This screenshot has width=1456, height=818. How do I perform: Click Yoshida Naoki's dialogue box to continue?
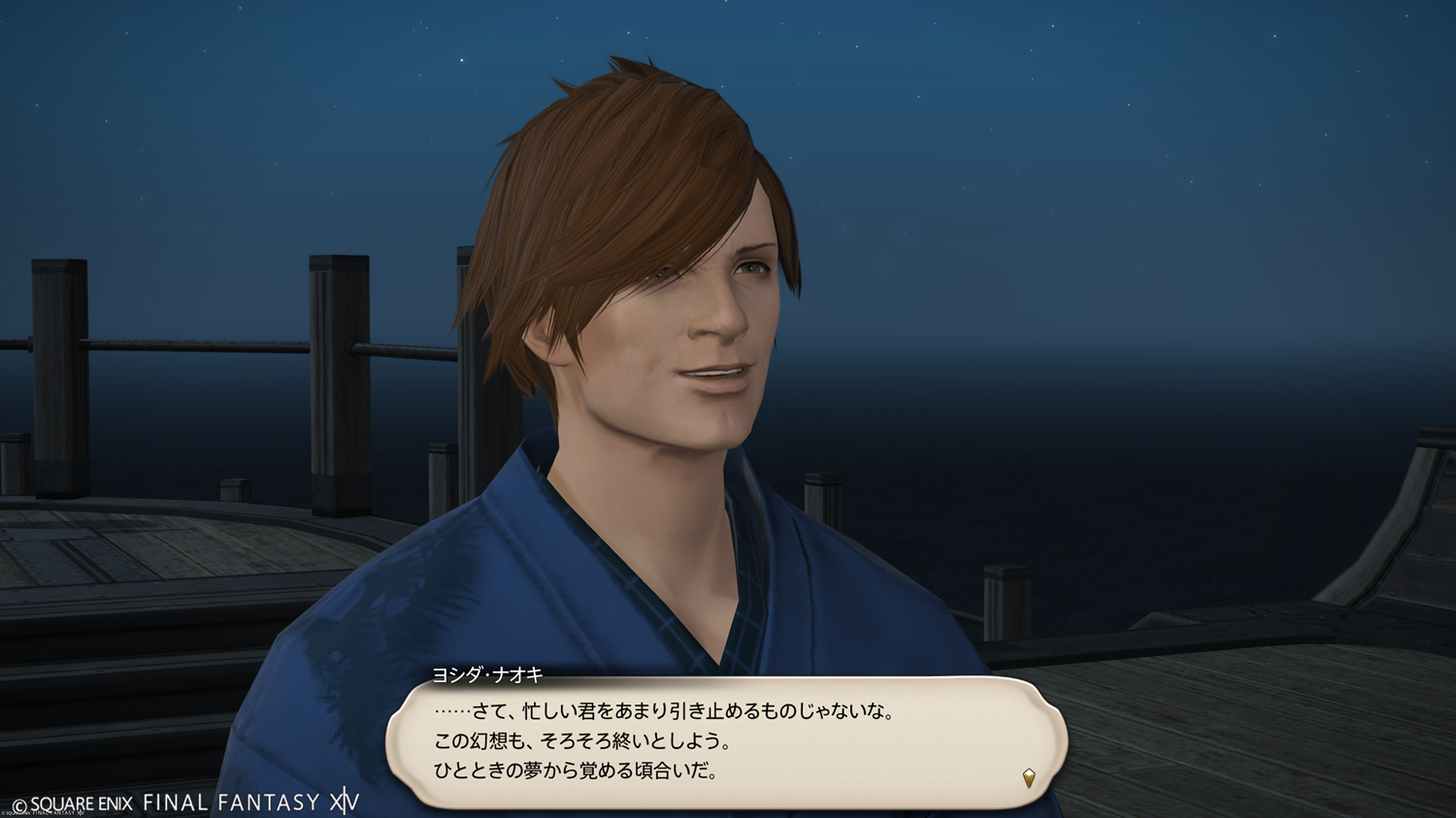(726, 742)
